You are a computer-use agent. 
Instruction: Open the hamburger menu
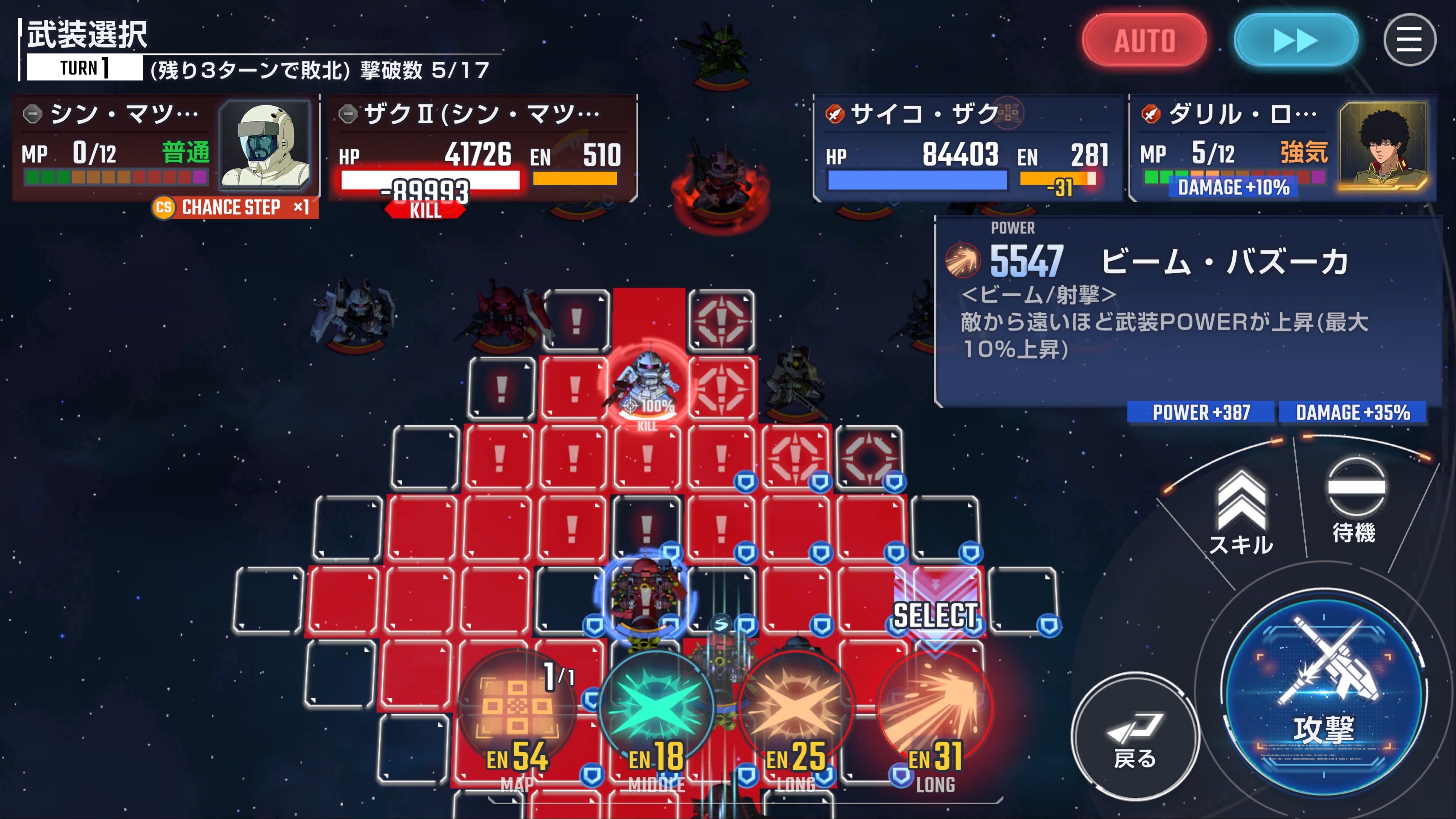(x=1409, y=41)
